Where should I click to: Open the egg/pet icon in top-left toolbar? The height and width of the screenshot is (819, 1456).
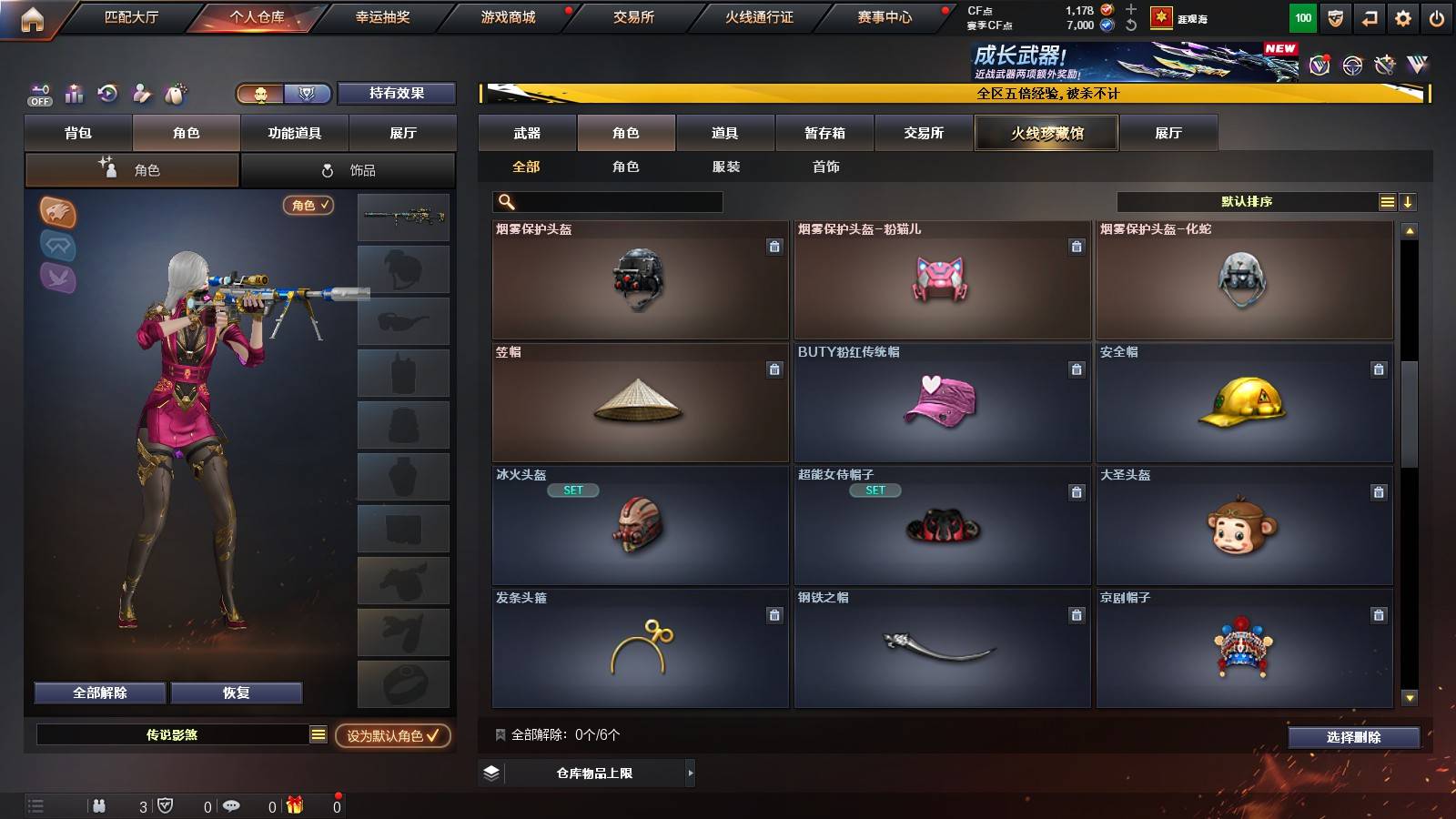[174, 93]
